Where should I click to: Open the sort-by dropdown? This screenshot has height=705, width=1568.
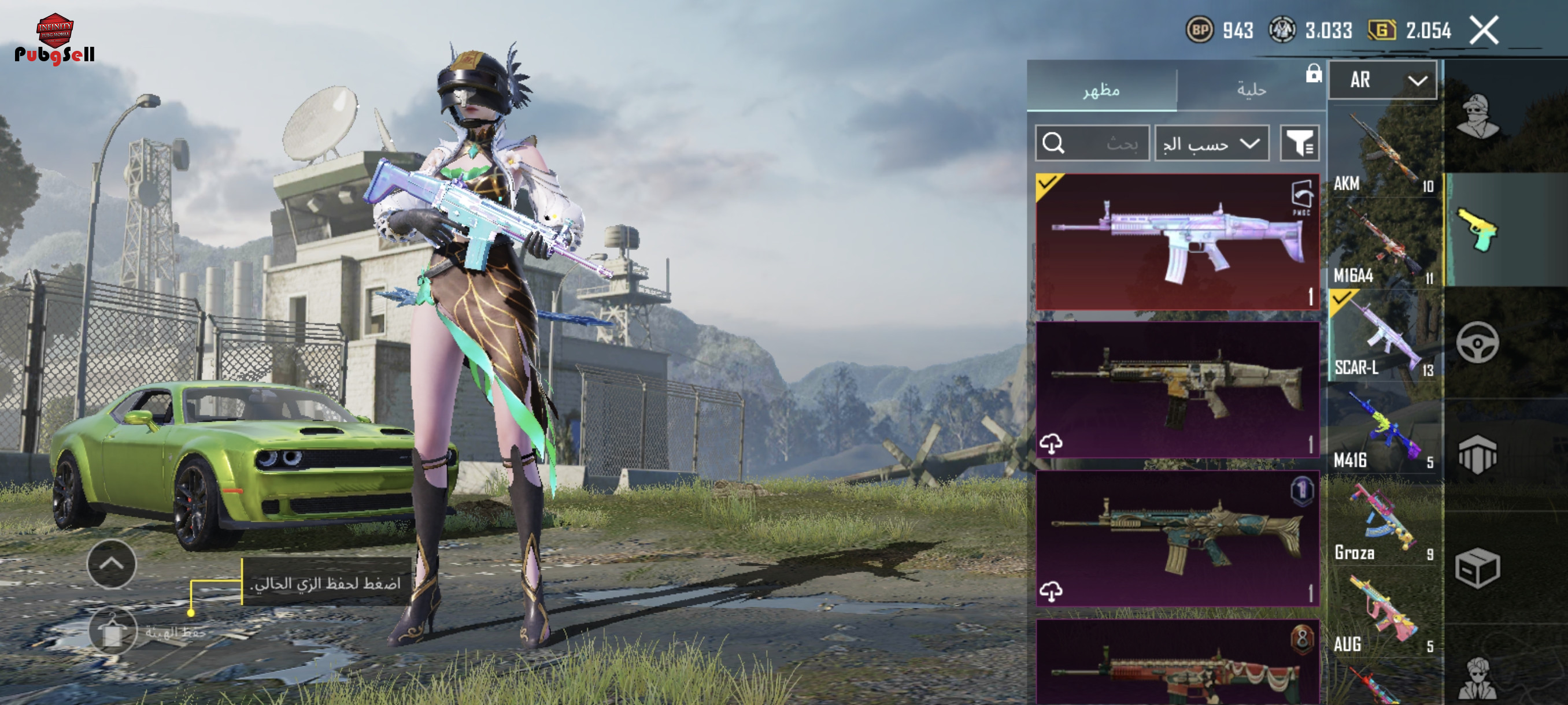coord(1211,143)
